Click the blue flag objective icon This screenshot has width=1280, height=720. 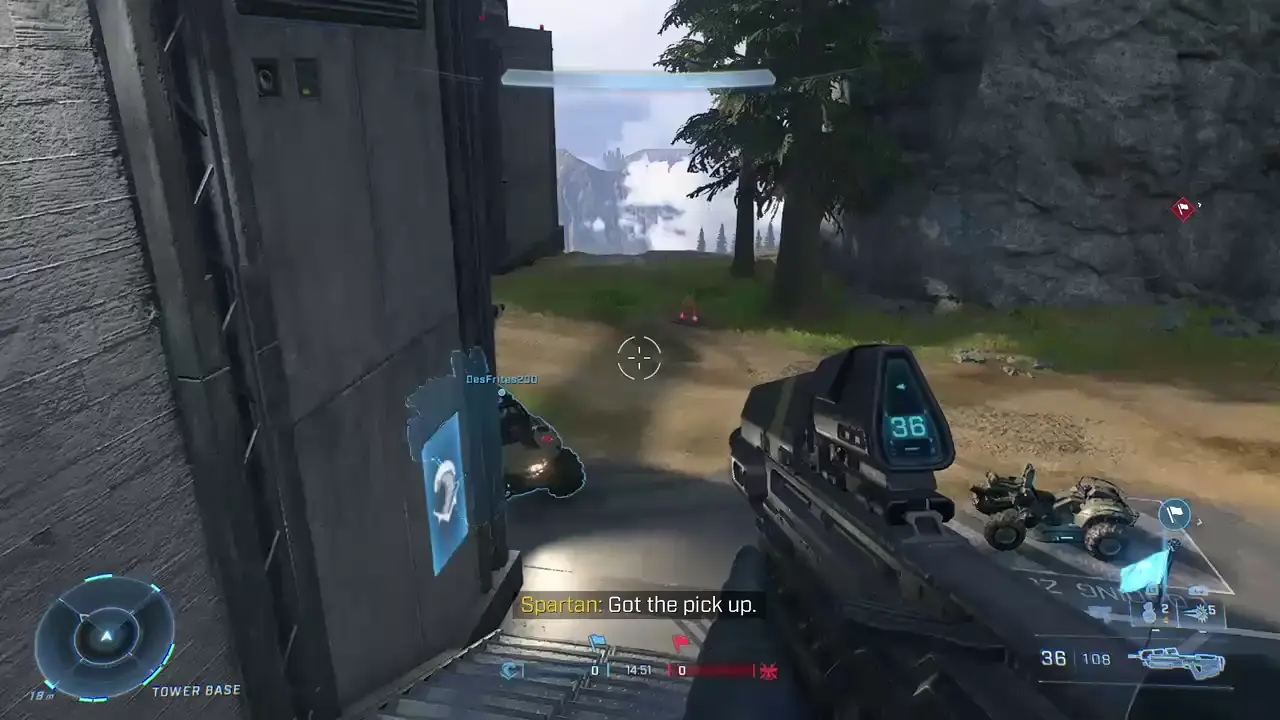pos(597,642)
